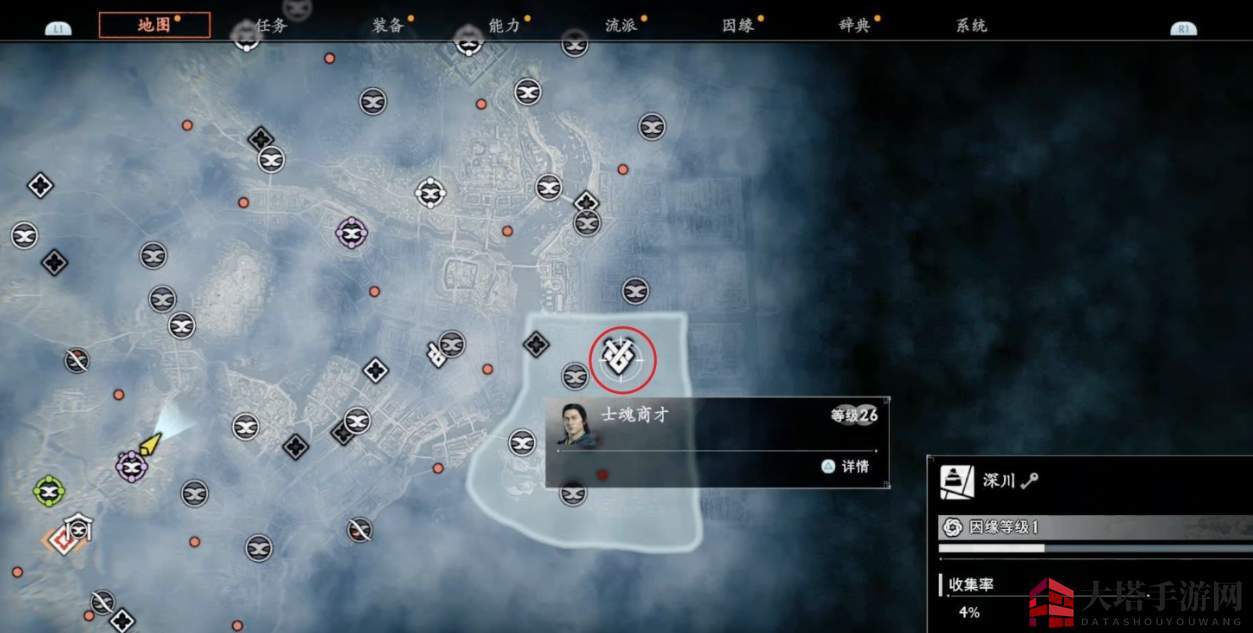Switch to the 地图 map tab

coord(154,25)
